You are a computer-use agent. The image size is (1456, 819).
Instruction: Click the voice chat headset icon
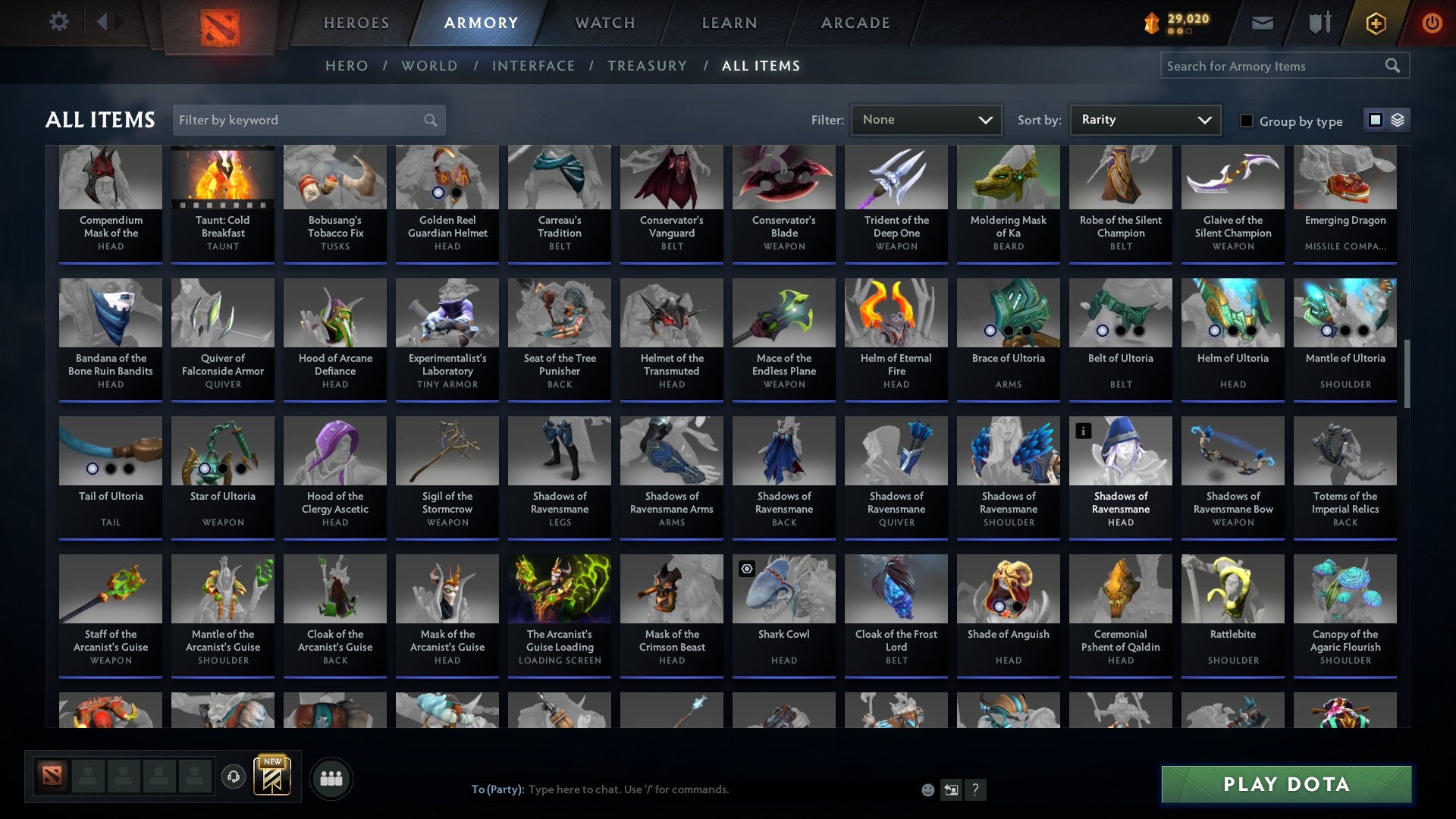pyautogui.click(x=234, y=777)
